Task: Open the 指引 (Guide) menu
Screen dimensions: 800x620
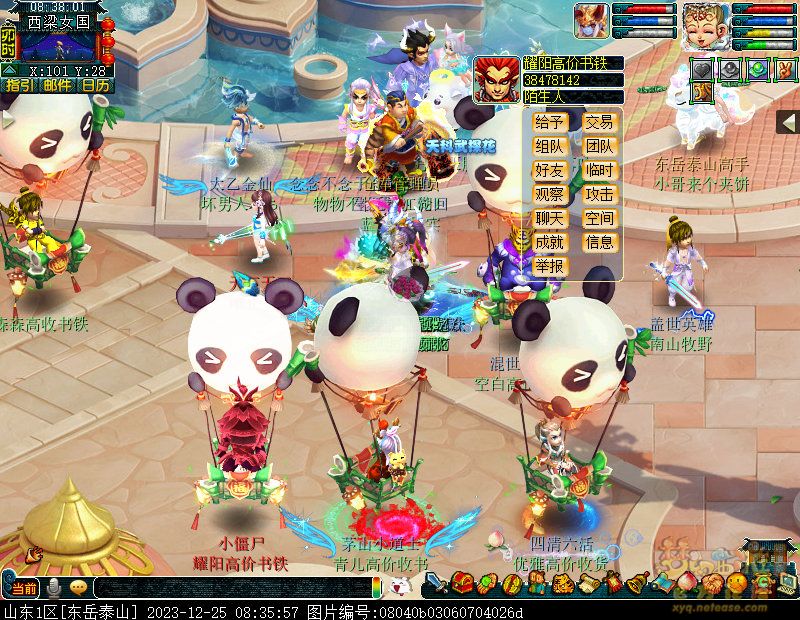Action: click(x=18, y=86)
